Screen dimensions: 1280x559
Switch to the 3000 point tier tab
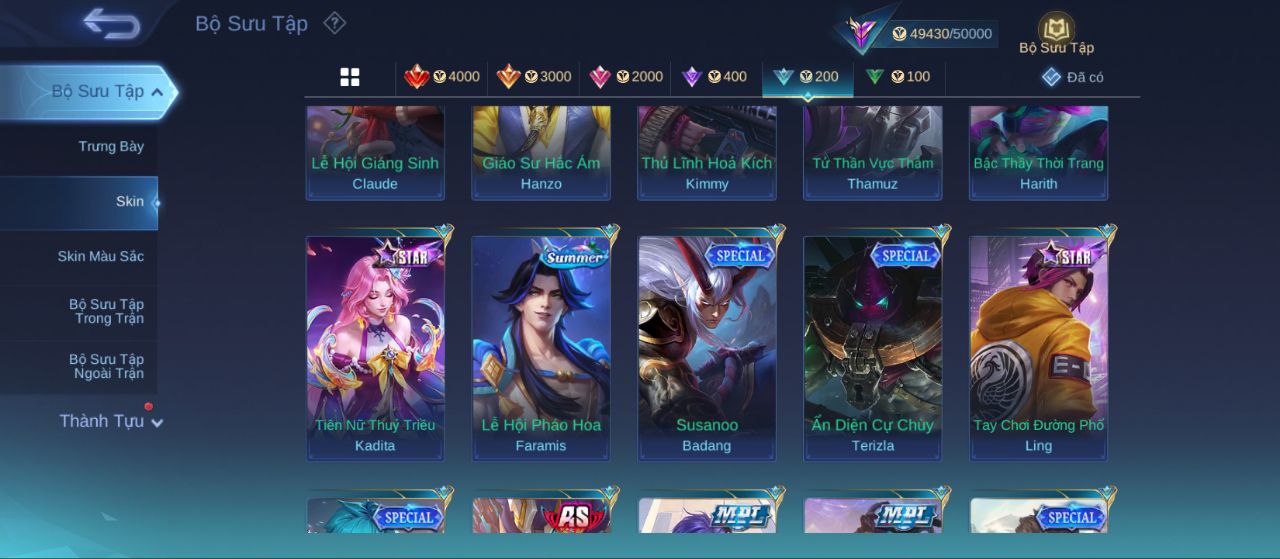(x=534, y=77)
